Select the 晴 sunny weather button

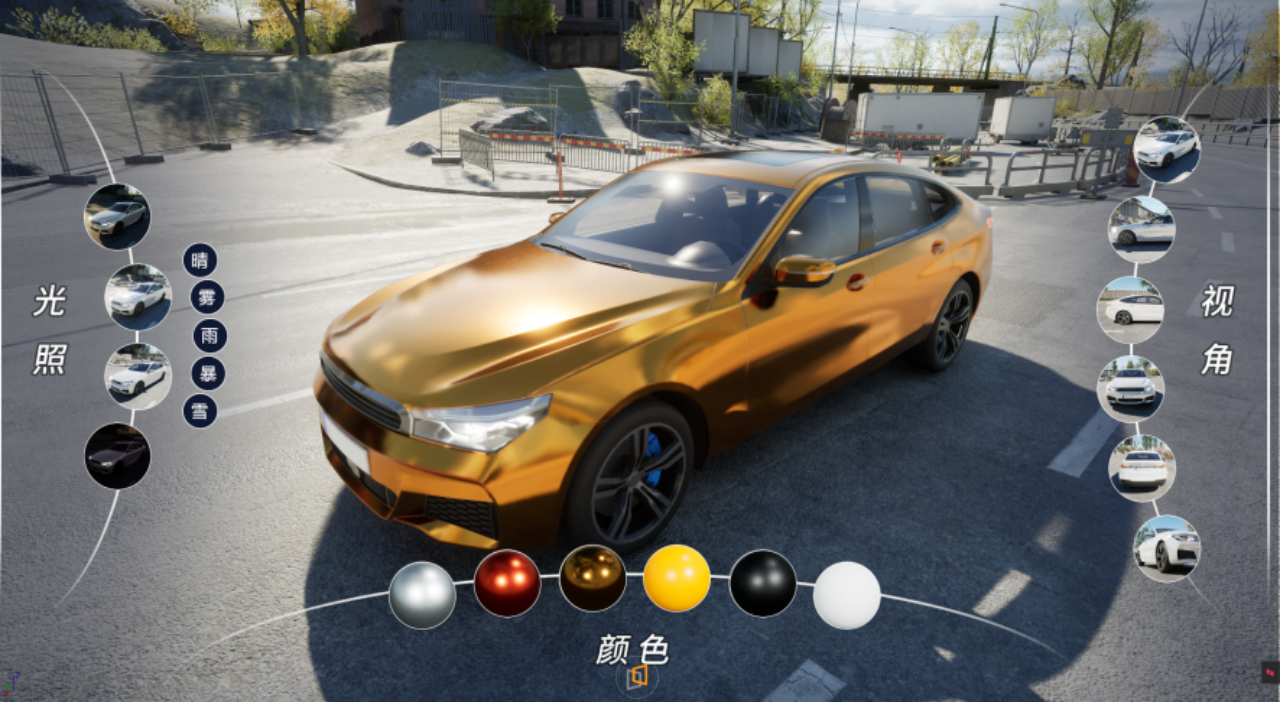200,260
